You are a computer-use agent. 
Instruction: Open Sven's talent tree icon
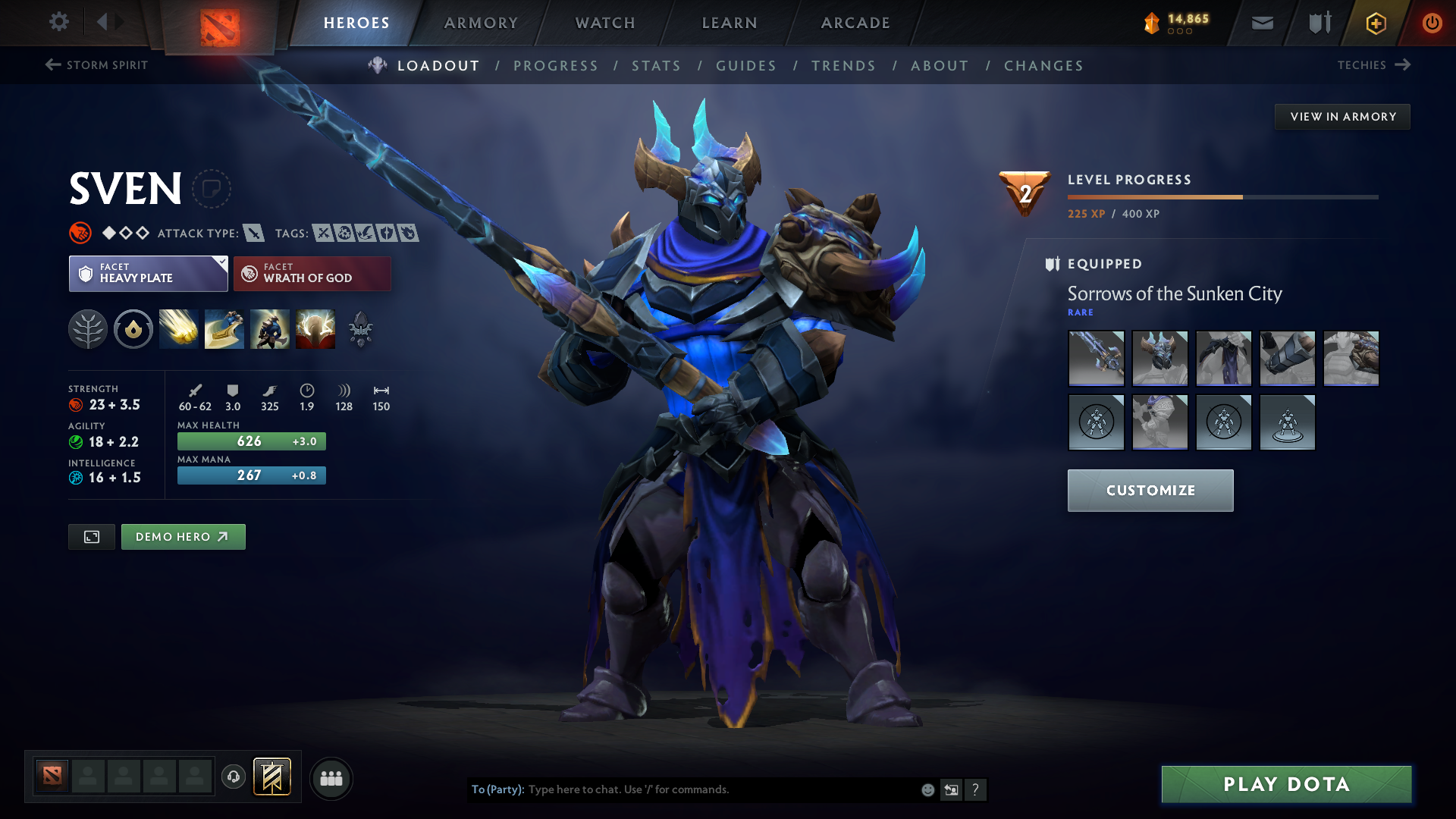(x=88, y=328)
